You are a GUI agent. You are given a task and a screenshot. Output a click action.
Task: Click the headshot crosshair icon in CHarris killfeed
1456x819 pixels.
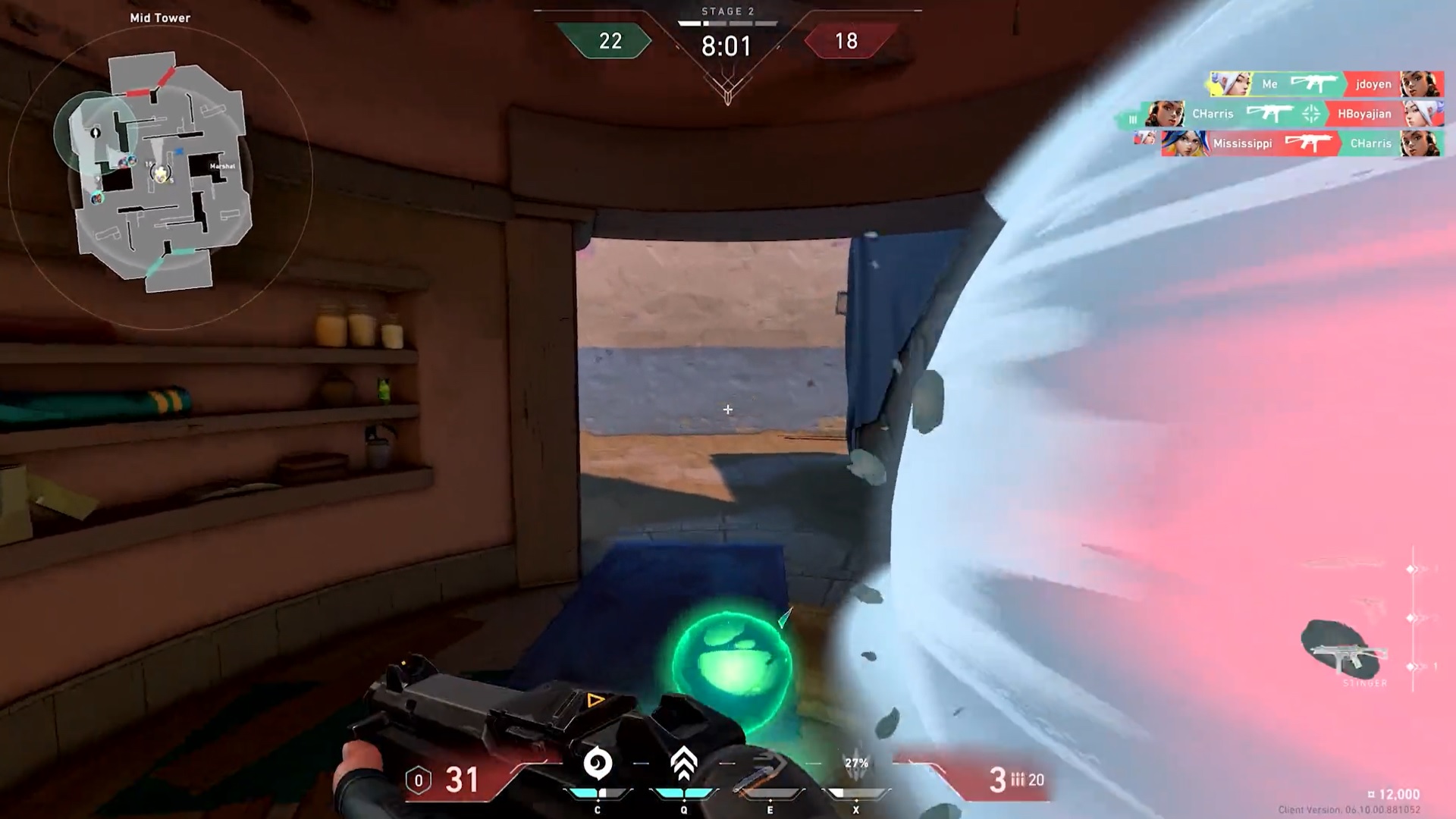click(x=1311, y=114)
